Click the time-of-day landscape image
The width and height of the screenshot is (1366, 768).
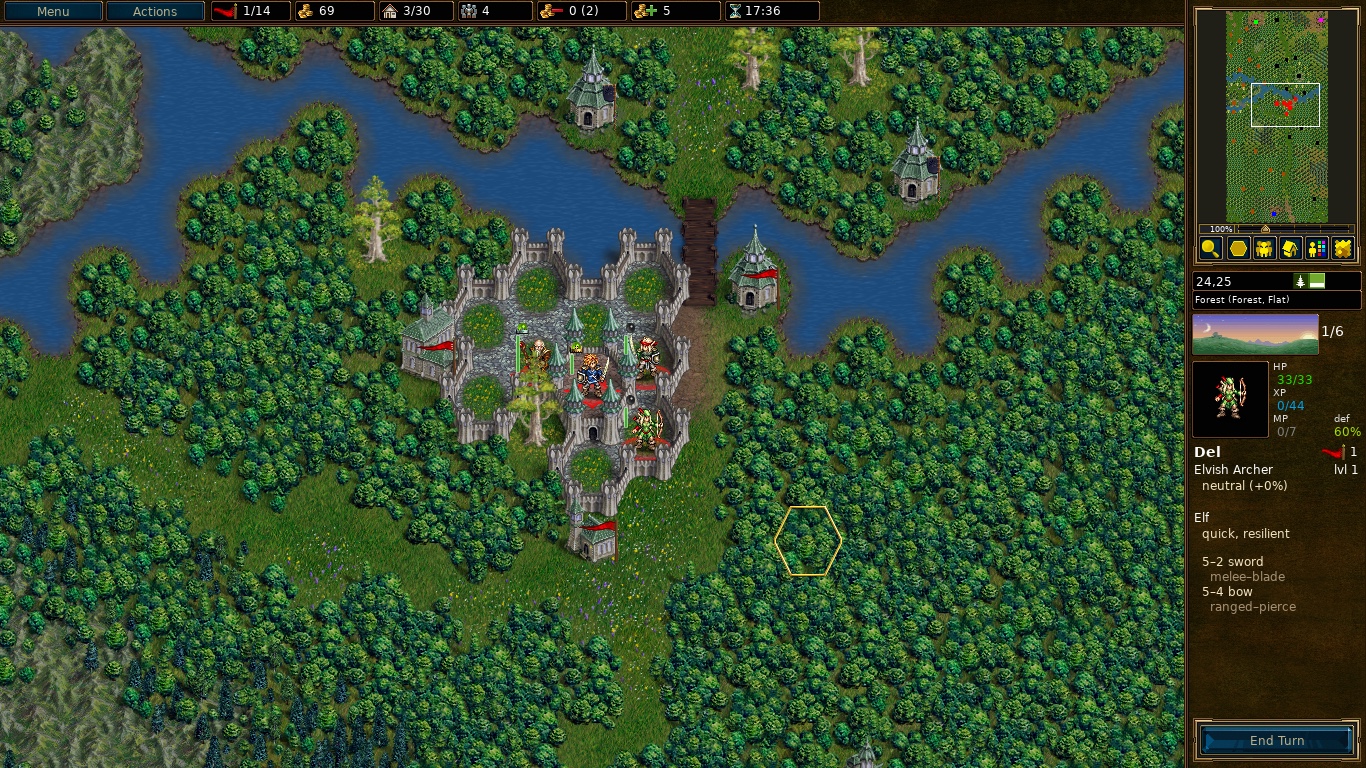click(1255, 334)
